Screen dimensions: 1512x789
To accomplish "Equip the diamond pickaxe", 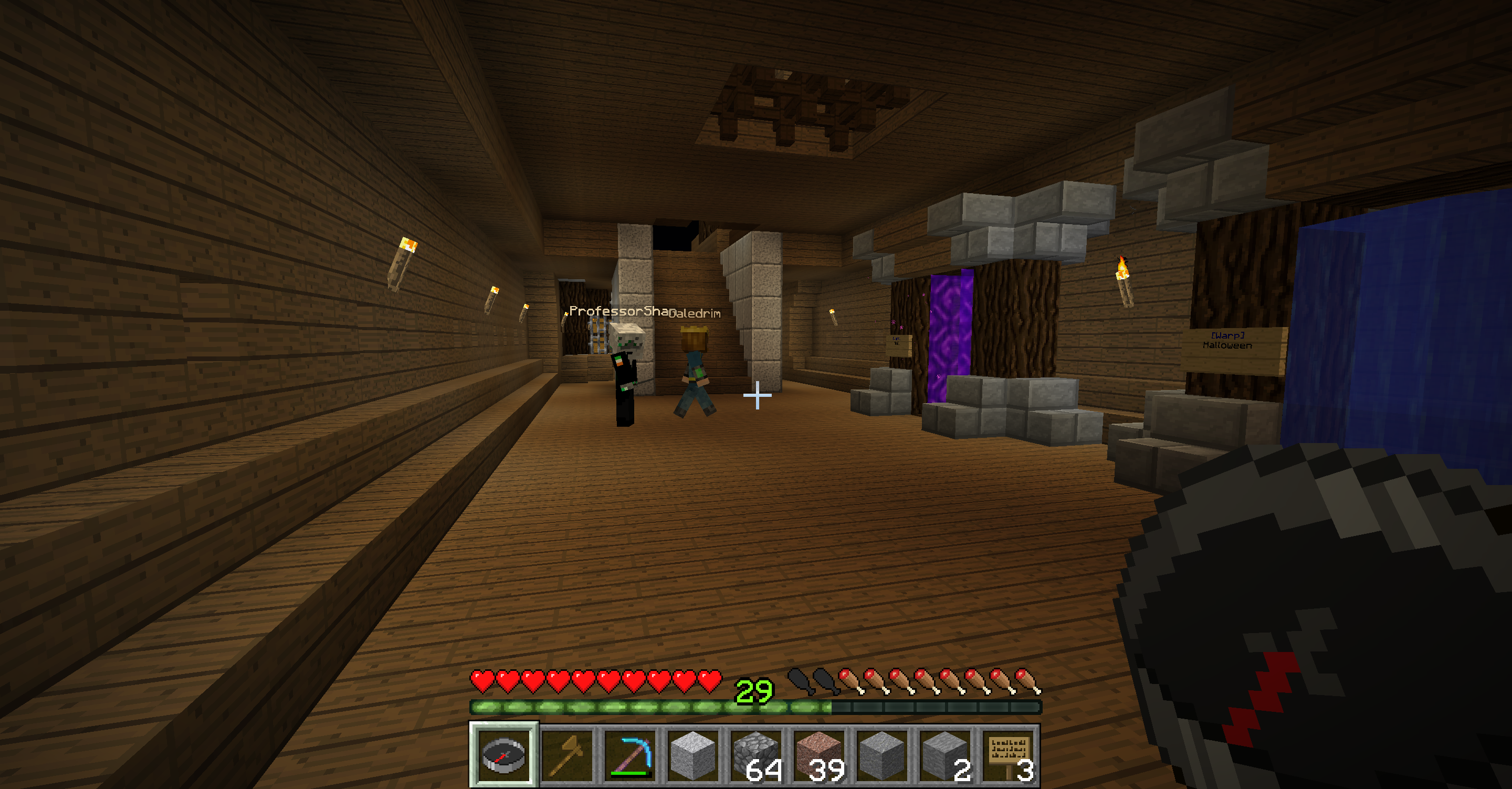I will point(631,755).
